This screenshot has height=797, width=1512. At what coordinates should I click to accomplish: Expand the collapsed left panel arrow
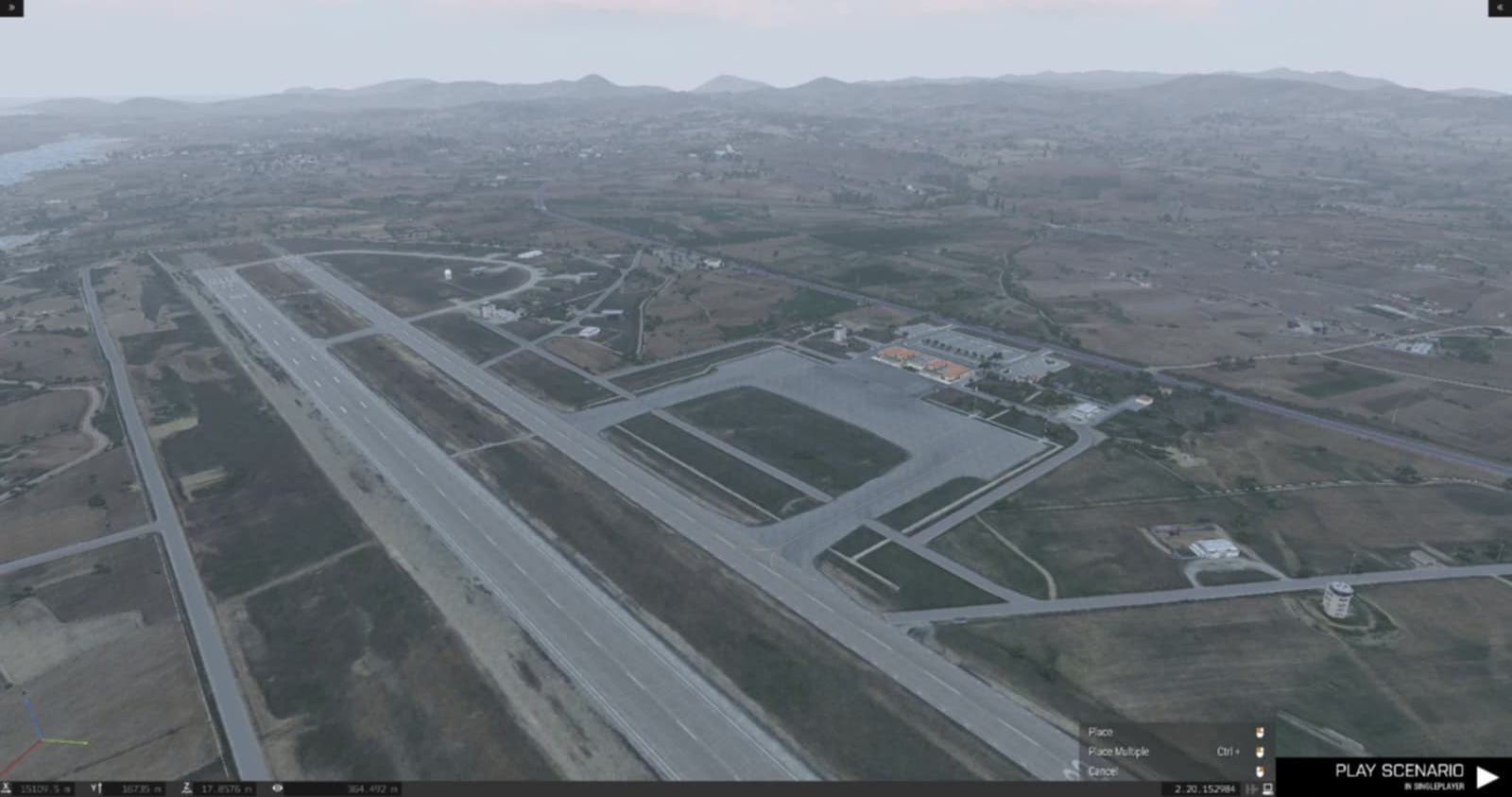tap(11, 8)
